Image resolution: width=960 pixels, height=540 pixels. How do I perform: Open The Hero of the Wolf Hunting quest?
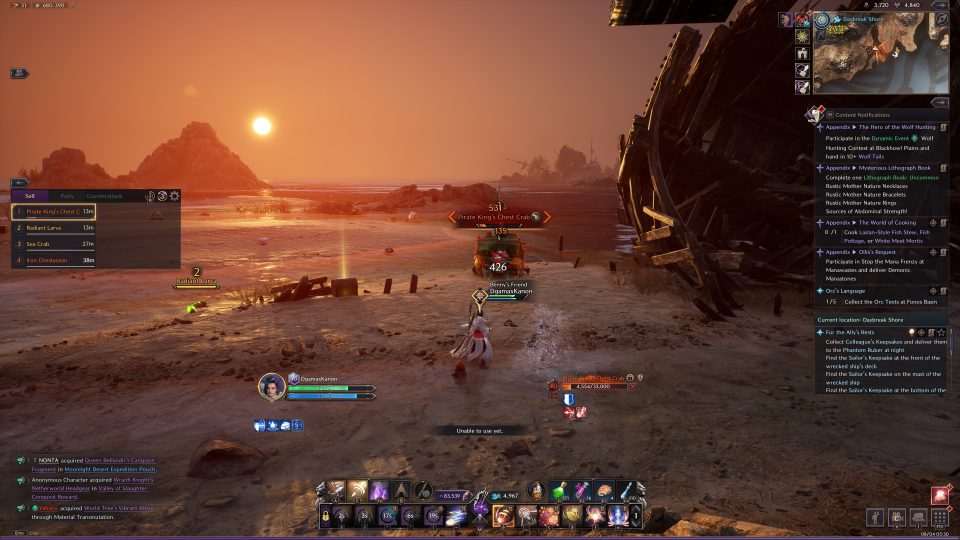pyautogui.click(x=880, y=127)
